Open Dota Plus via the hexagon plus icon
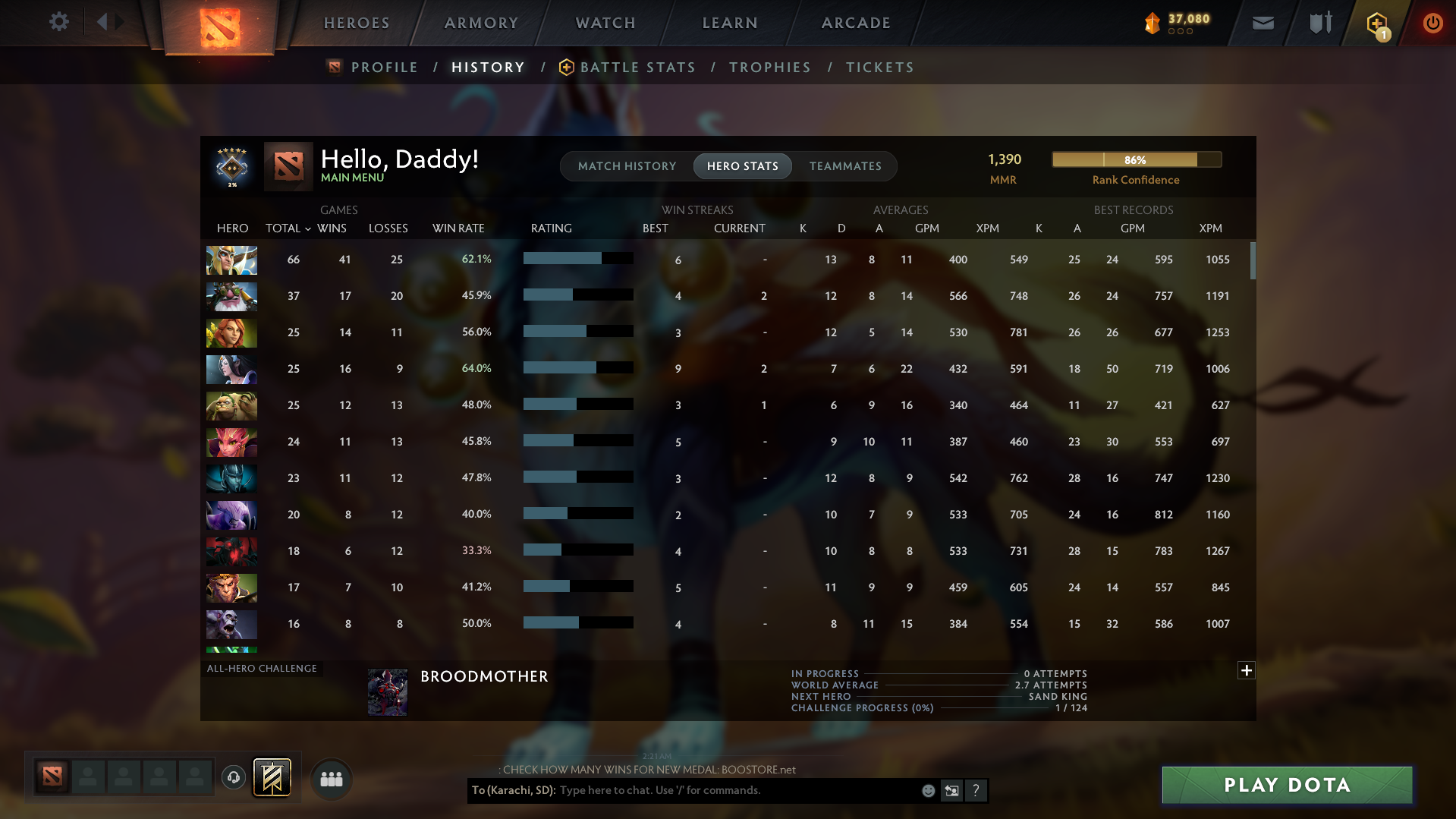1456x819 pixels. (x=1377, y=22)
